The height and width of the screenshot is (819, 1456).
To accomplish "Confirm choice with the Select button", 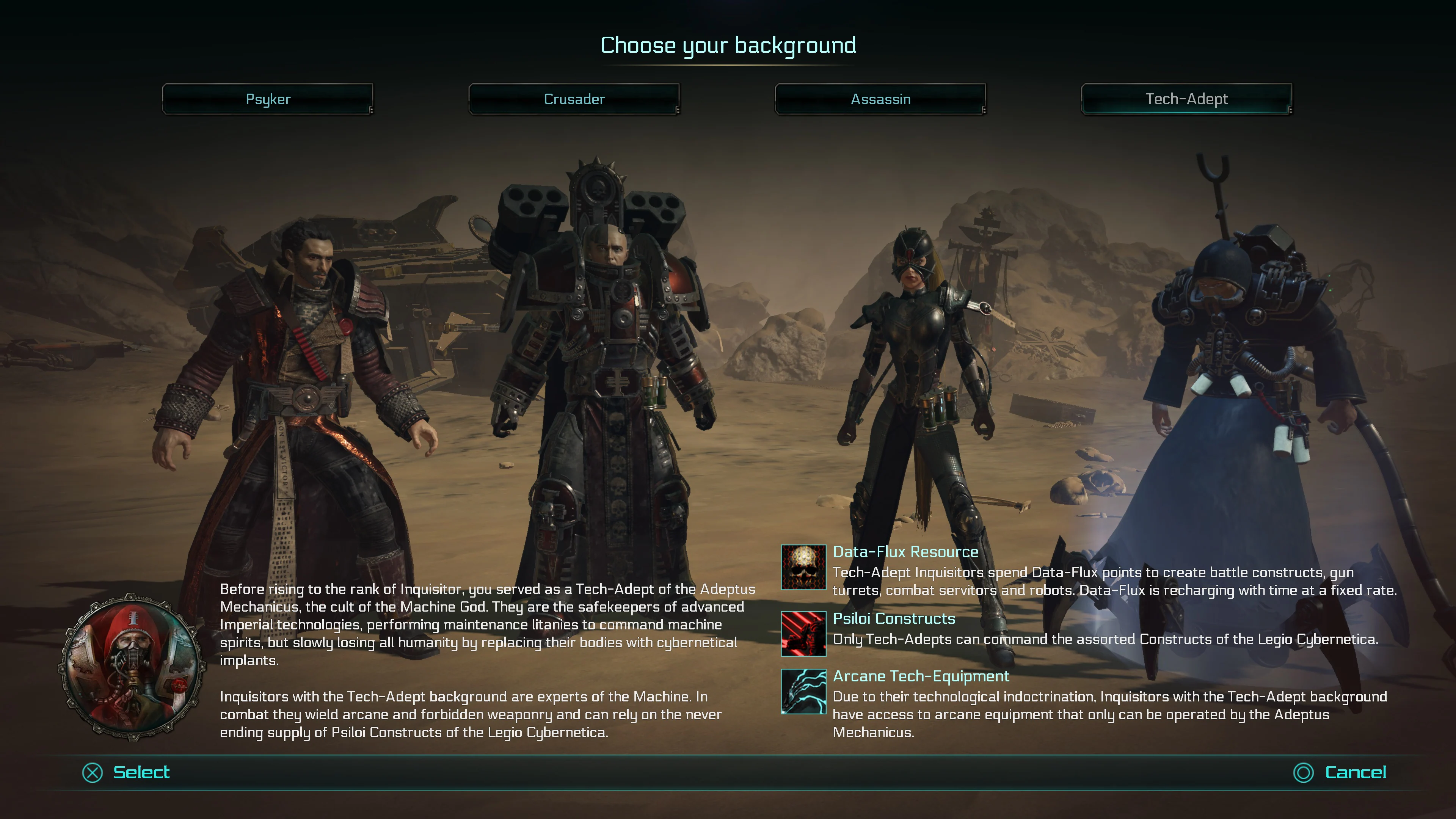I will coord(141,772).
